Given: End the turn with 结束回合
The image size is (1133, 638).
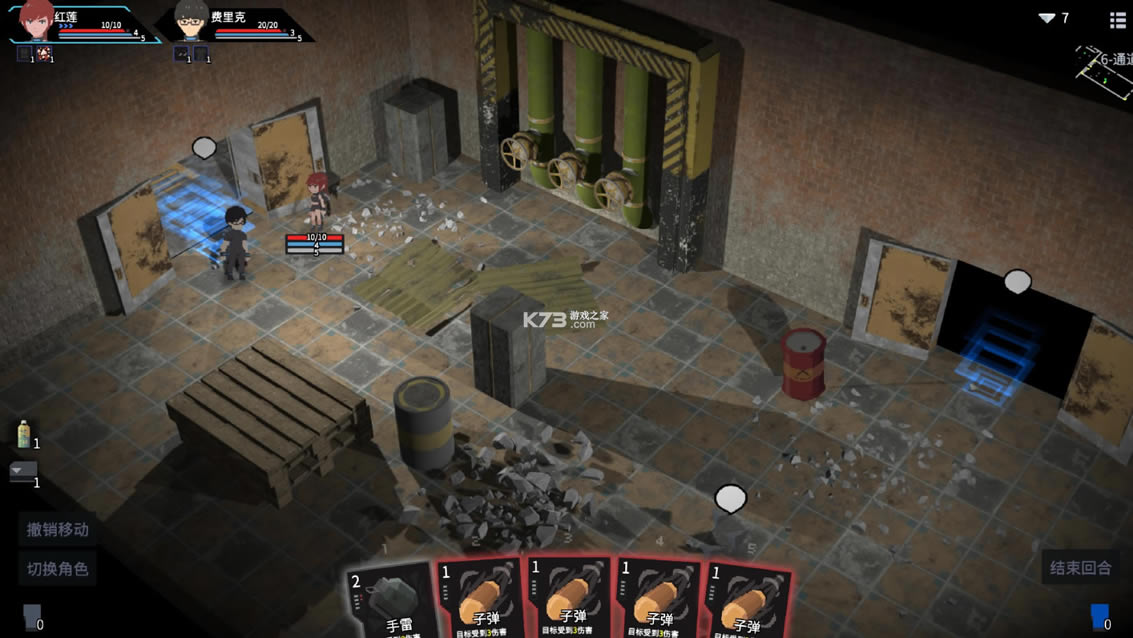Looking at the screenshot, I should 1080,567.
